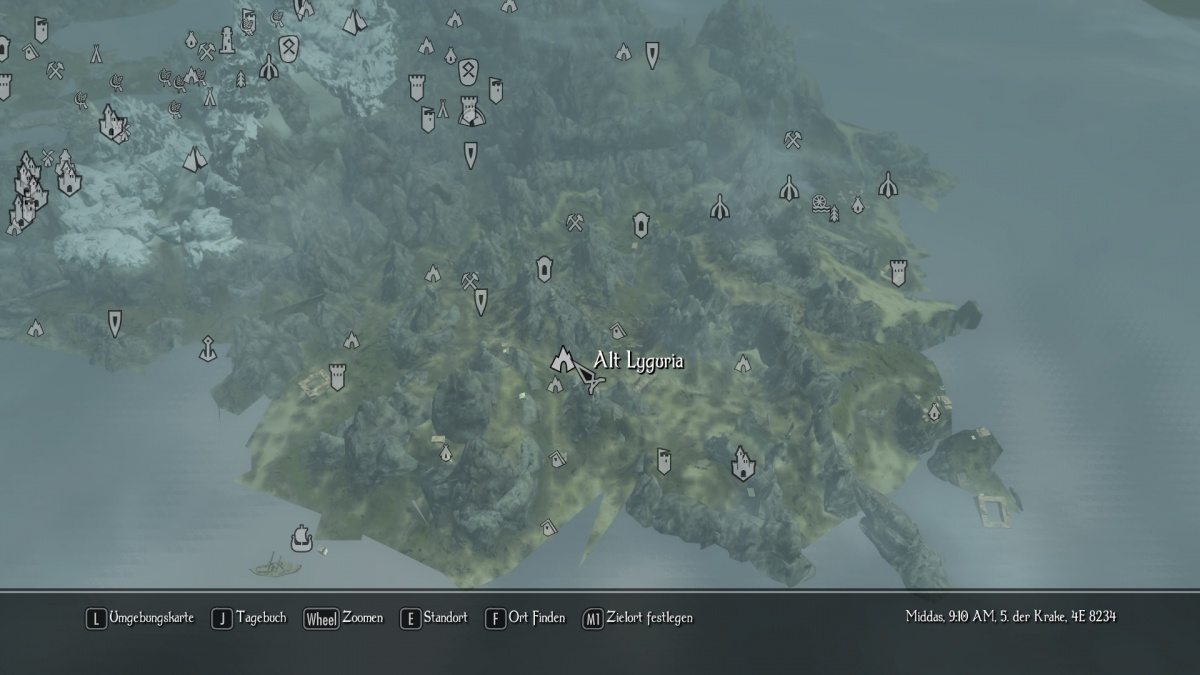Select the Alt Lyguria map marker
The image size is (1200, 675).
(x=565, y=358)
